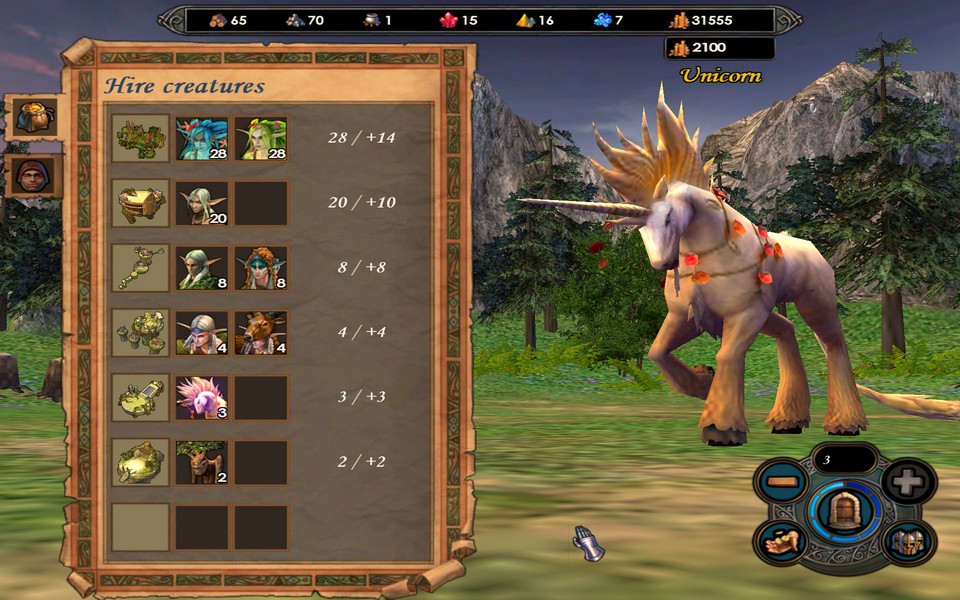Choose the antlered druid elder portrait
Image resolution: width=960 pixels, height=600 pixels.
click(x=261, y=333)
